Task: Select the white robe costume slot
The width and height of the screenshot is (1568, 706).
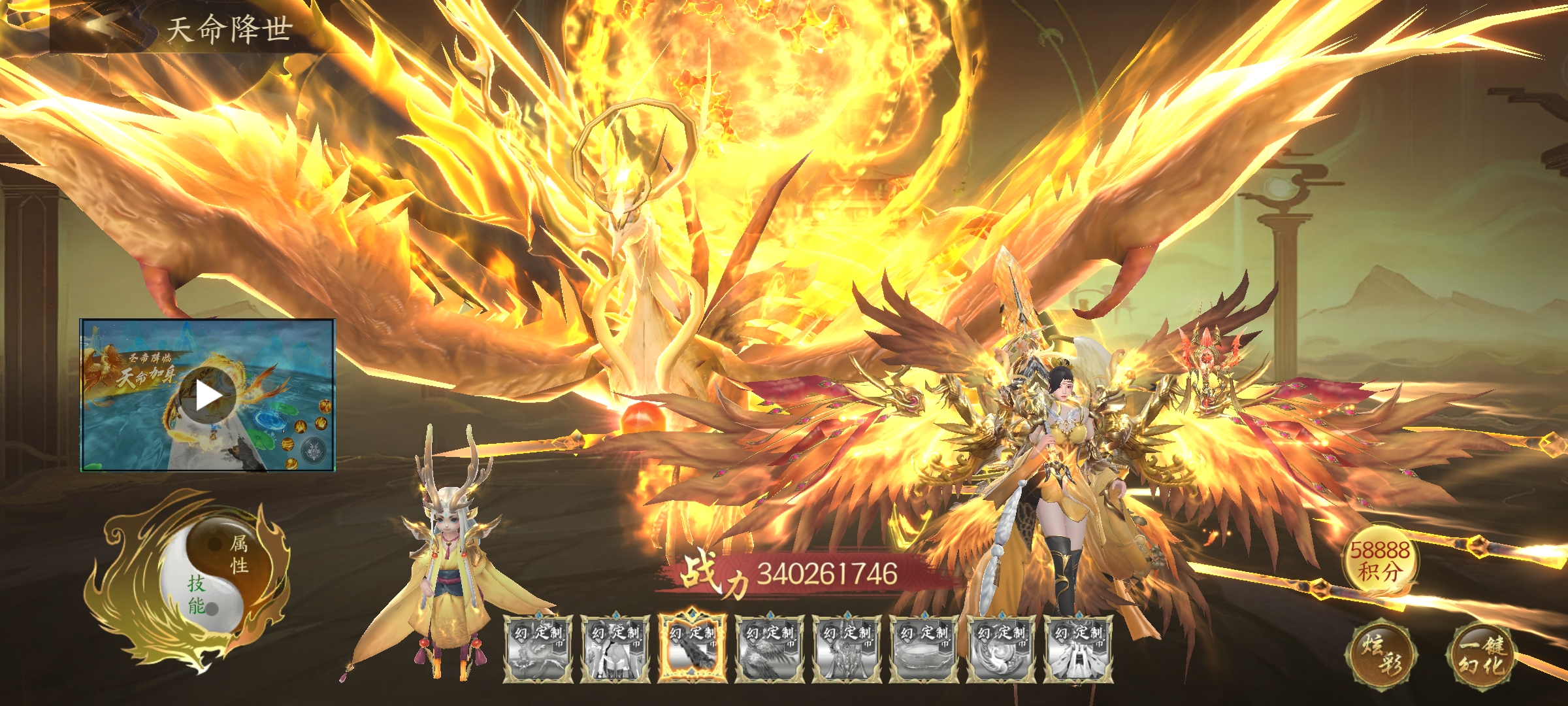Action: [x=1078, y=648]
